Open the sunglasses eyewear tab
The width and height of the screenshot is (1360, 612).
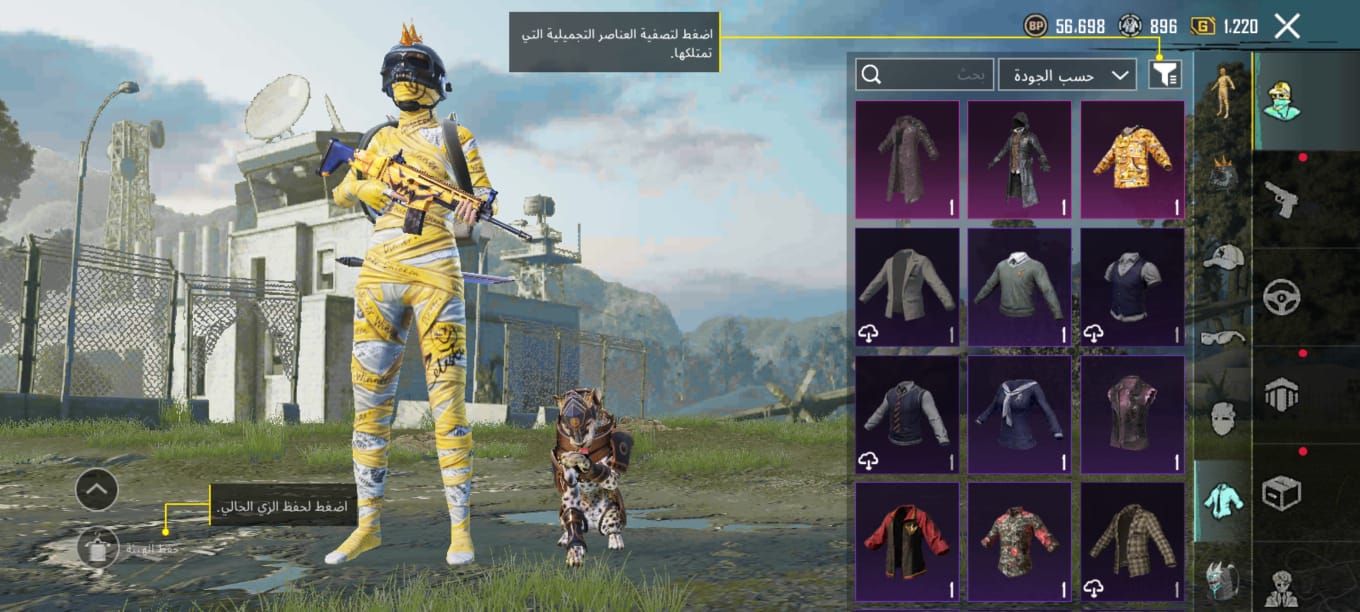(x=1222, y=338)
